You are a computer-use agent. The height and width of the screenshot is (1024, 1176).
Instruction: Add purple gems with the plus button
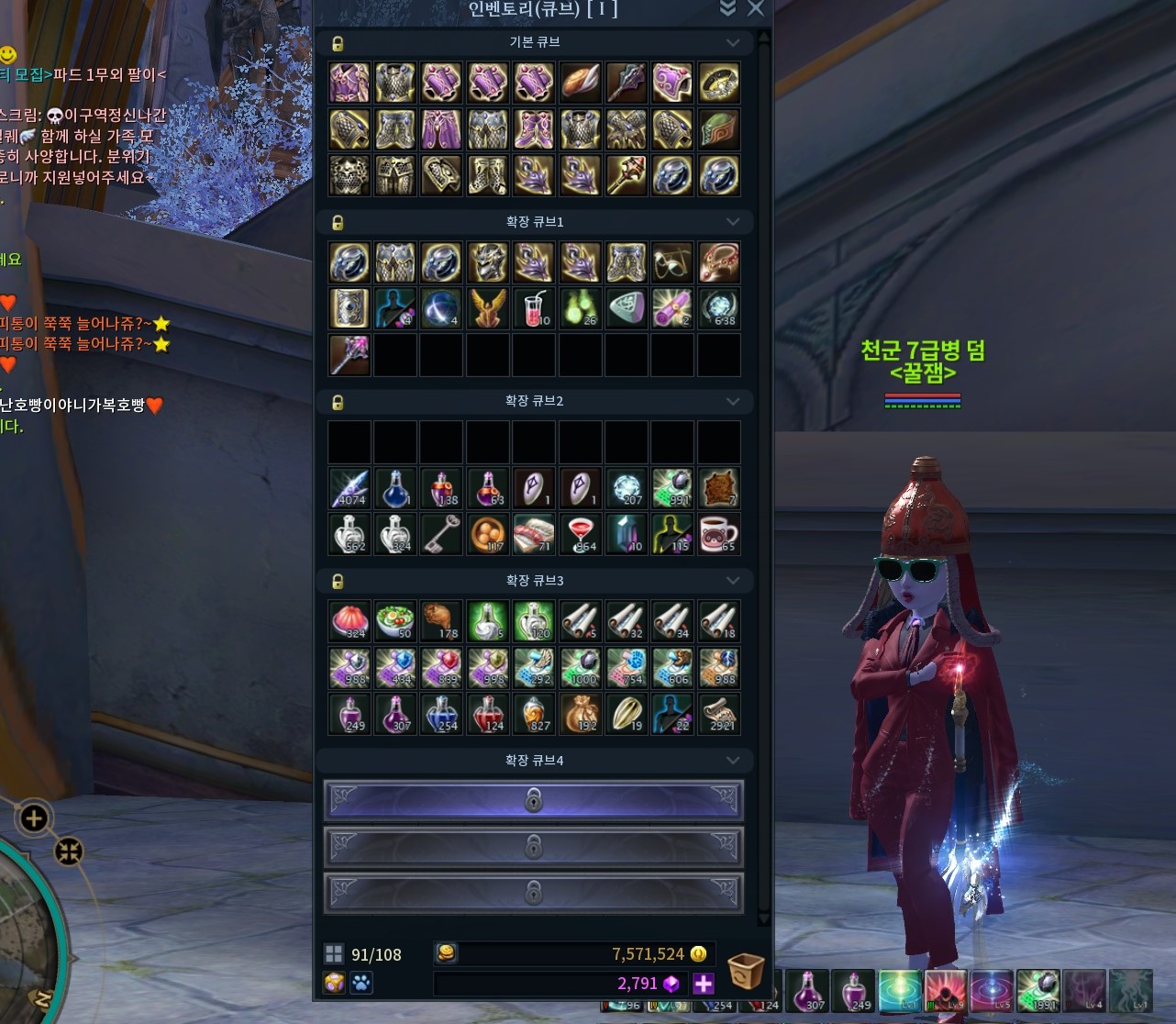click(704, 984)
